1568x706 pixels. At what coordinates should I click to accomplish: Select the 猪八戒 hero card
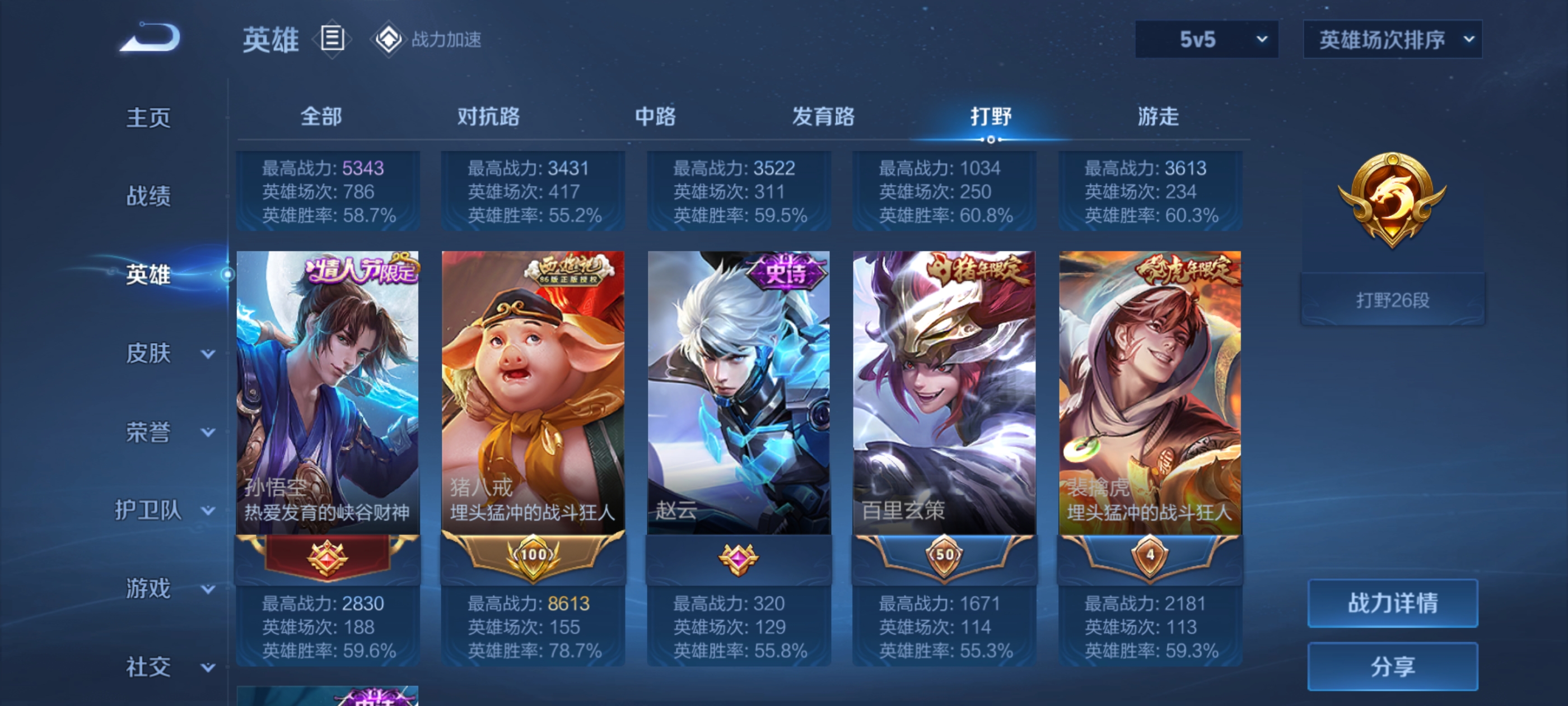tap(533, 392)
